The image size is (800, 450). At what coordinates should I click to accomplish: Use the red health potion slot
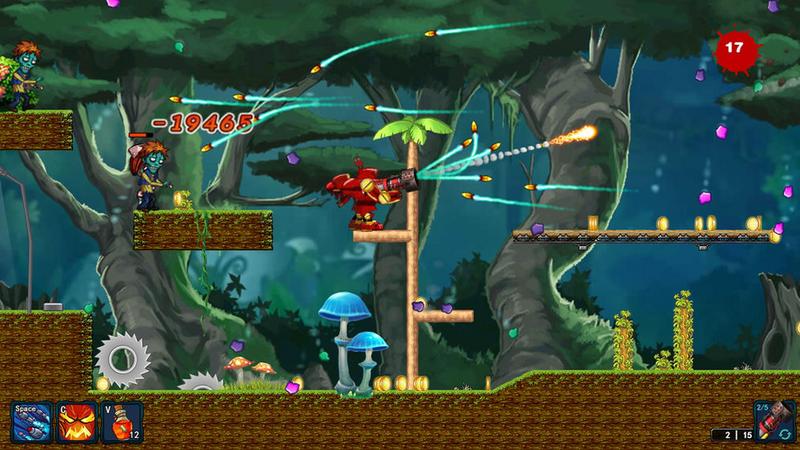point(121,423)
